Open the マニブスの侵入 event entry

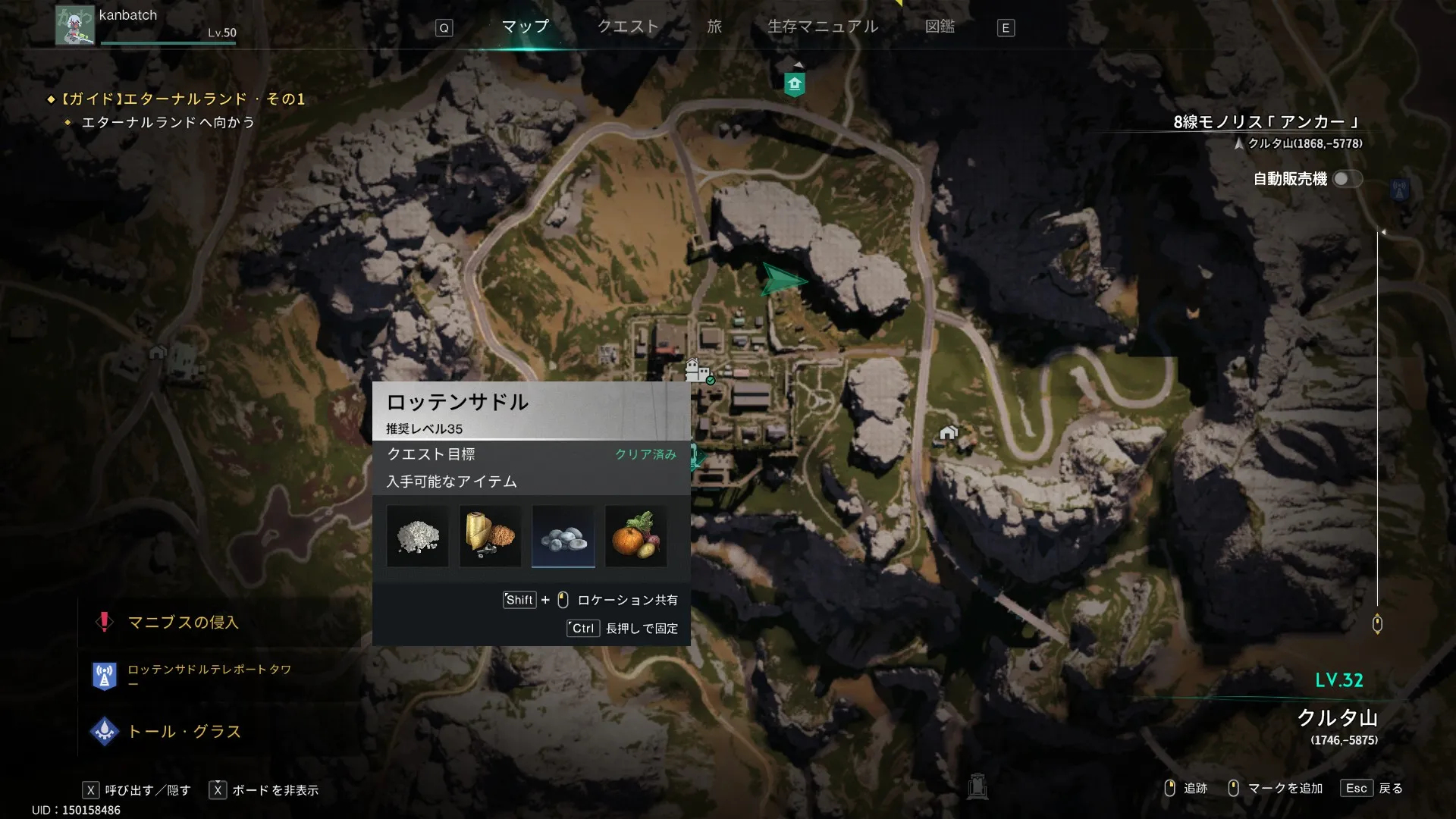pyautogui.click(x=183, y=623)
